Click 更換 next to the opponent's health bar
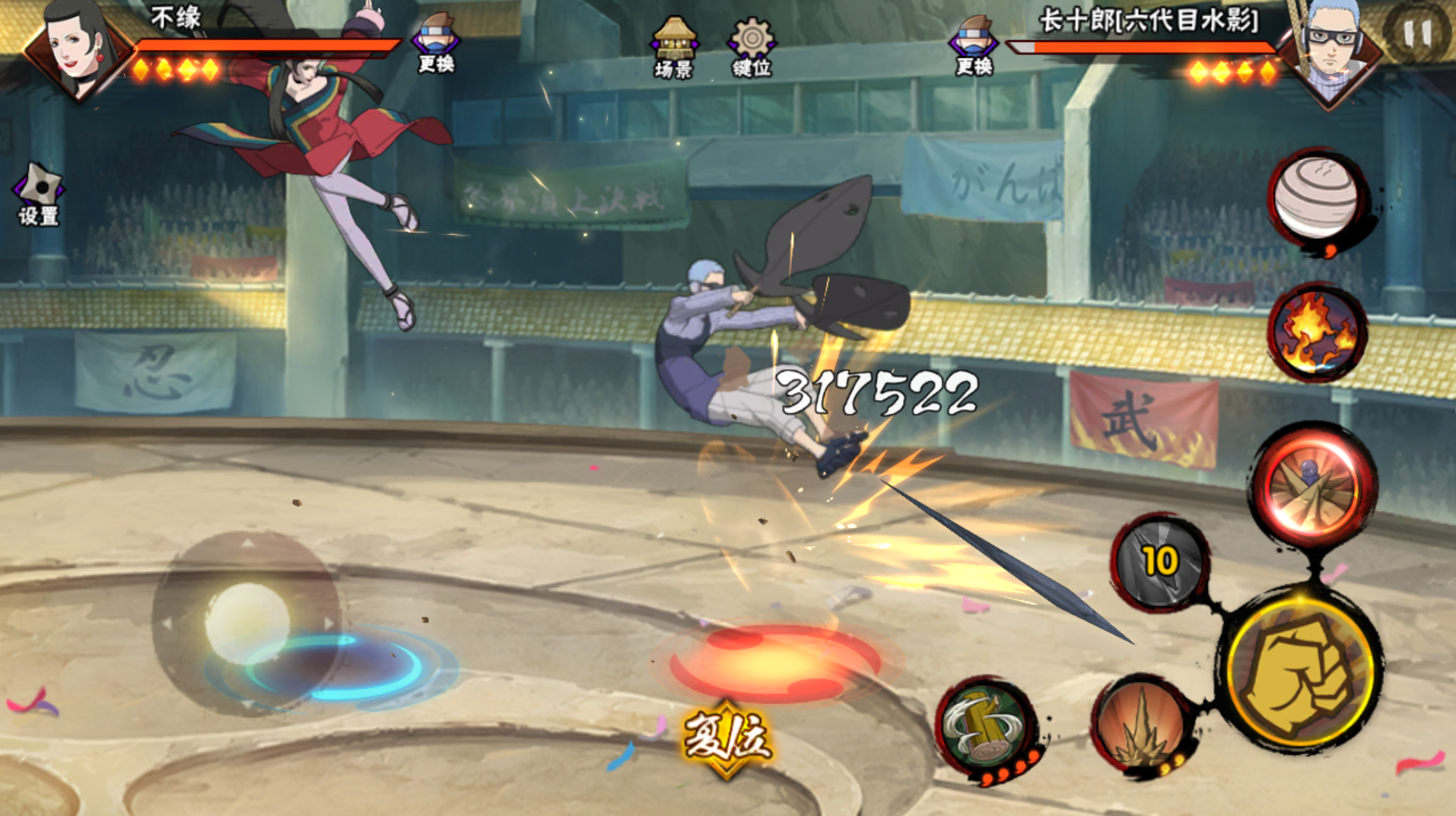 pos(974,46)
